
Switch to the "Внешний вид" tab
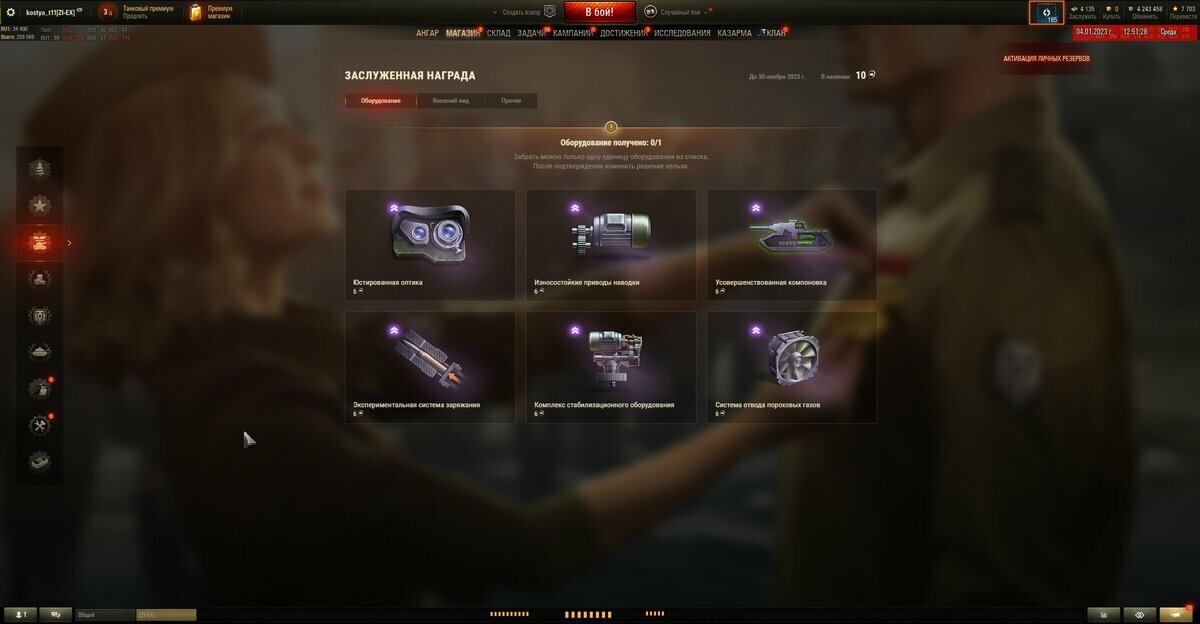pyautogui.click(x=450, y=101)
